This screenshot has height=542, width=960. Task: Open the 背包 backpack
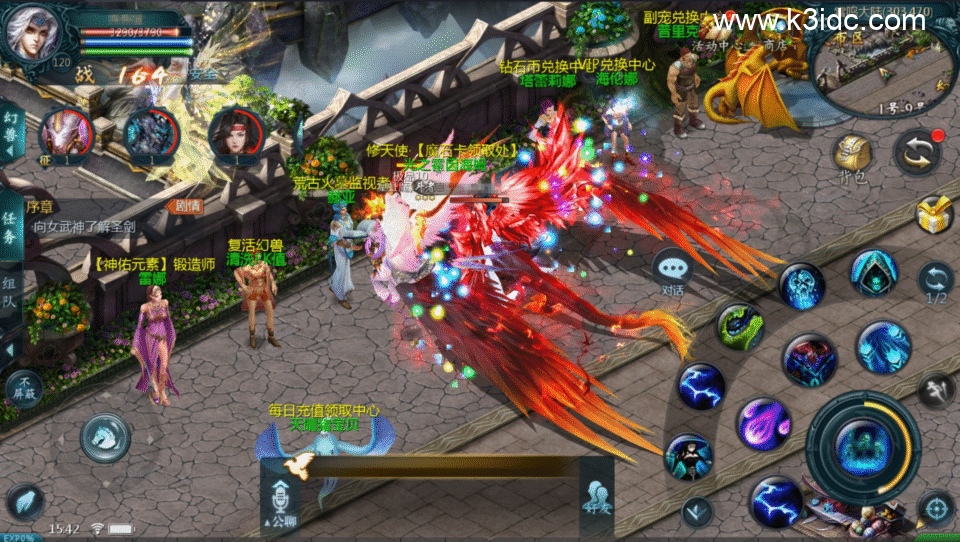851,157
